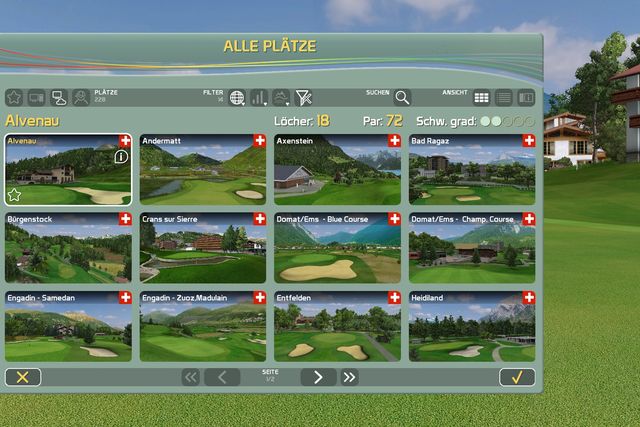This screenshot has height=427, width=640.
Task: Go to the next page of courses
Action: [318, 377]
